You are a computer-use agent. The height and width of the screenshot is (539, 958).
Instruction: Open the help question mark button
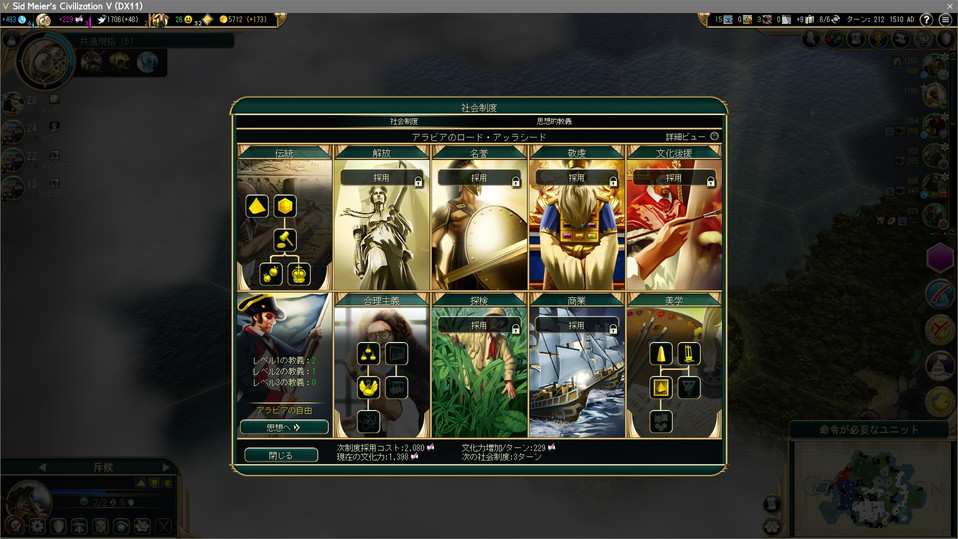[929, 19]
